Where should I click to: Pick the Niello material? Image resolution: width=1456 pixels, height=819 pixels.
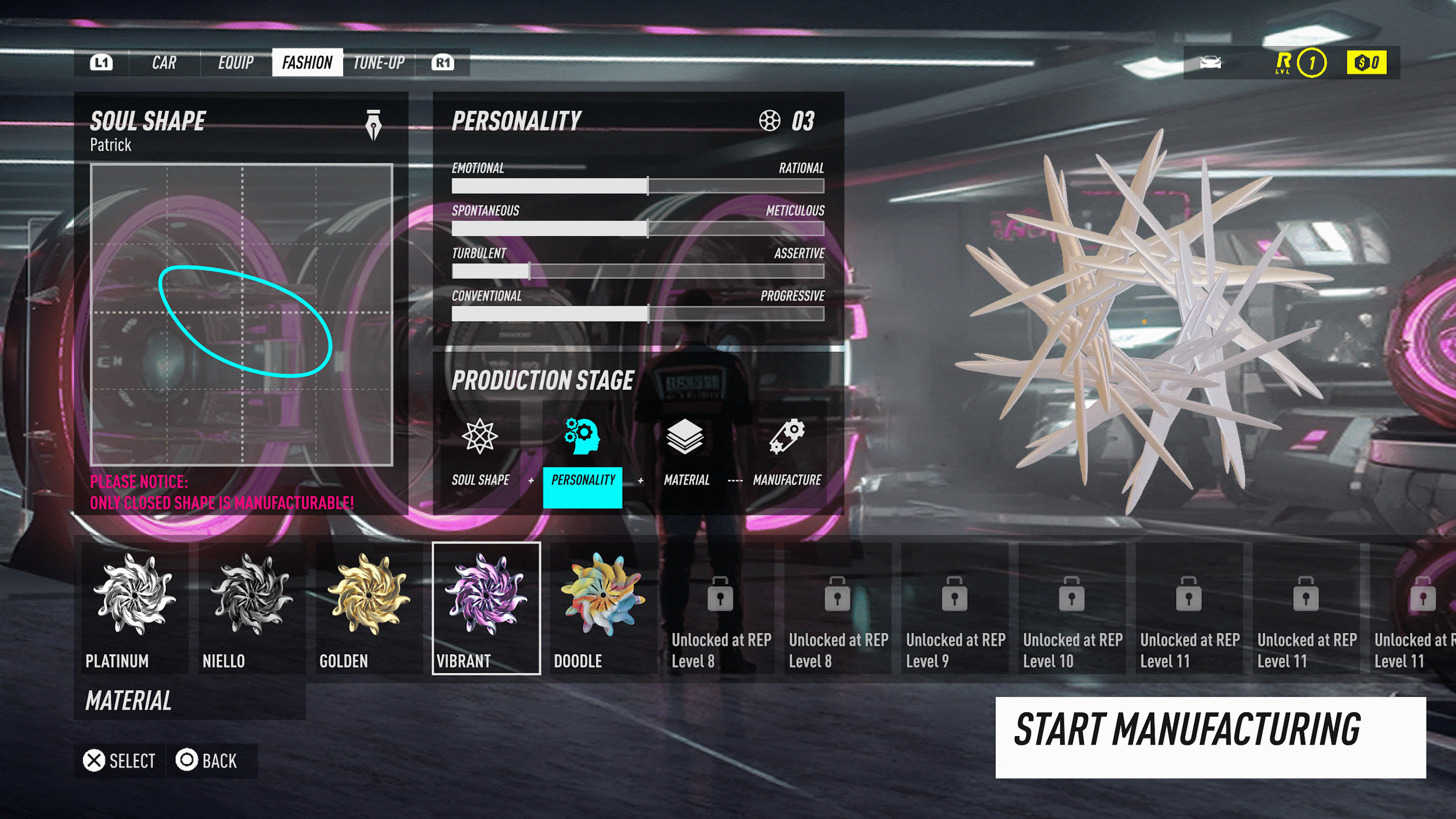tap(252, 608)
